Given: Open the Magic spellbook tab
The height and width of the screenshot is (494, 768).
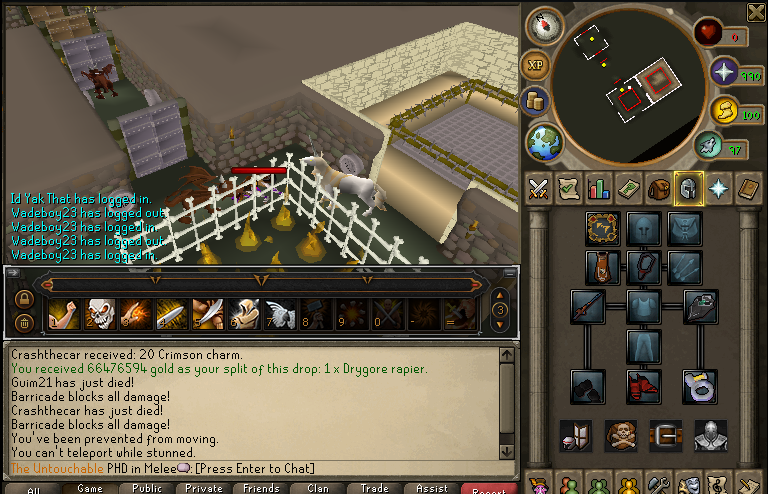Looking at the screenshot, I should 749,188.
